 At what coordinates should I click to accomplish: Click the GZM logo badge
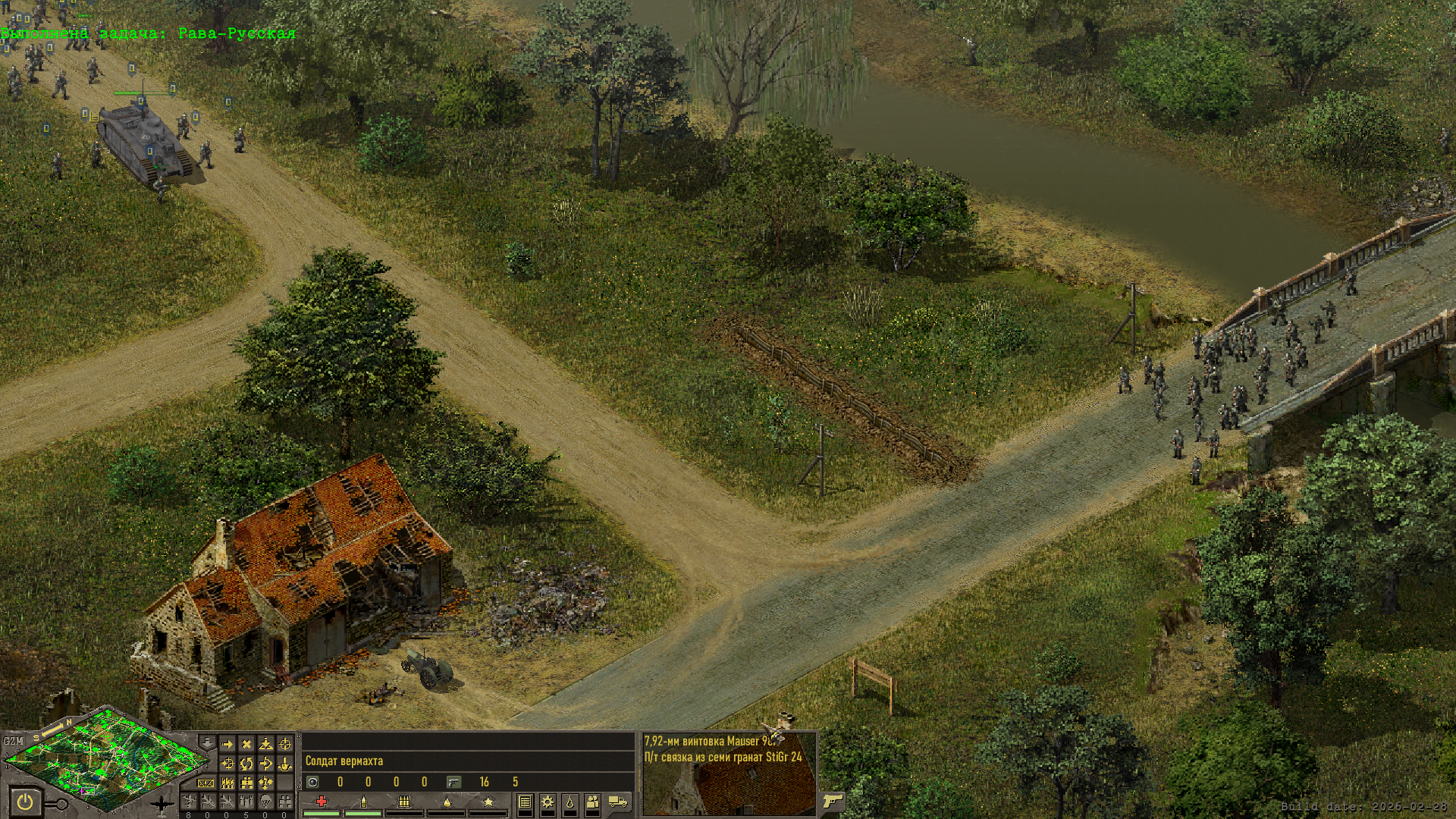[13, 741]
